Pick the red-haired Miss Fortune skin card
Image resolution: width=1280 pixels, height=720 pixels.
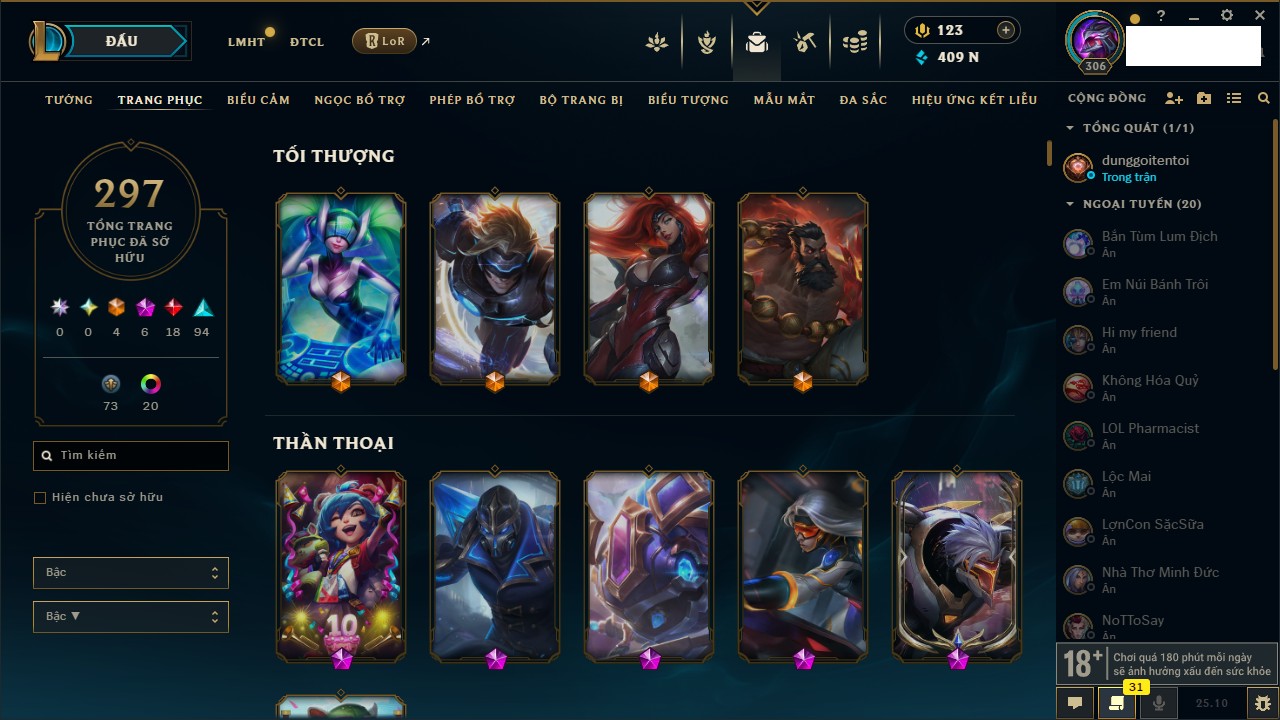tap(649, 288)
